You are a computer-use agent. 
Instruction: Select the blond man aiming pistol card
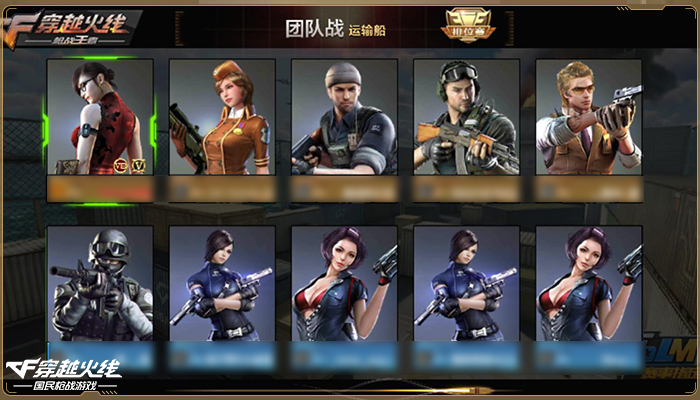coord(588,117)
